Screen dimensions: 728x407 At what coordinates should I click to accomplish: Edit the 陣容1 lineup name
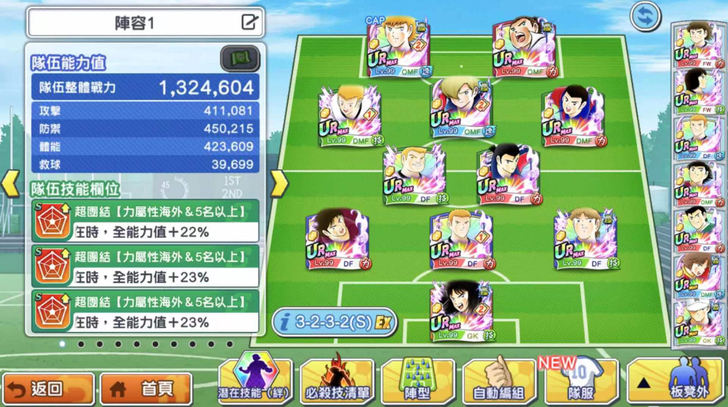[249, 21]
